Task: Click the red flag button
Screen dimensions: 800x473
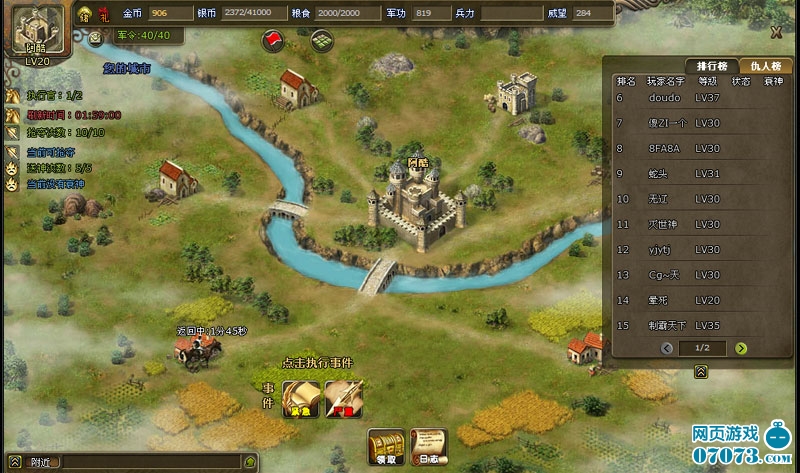Action: click(272, 40)
